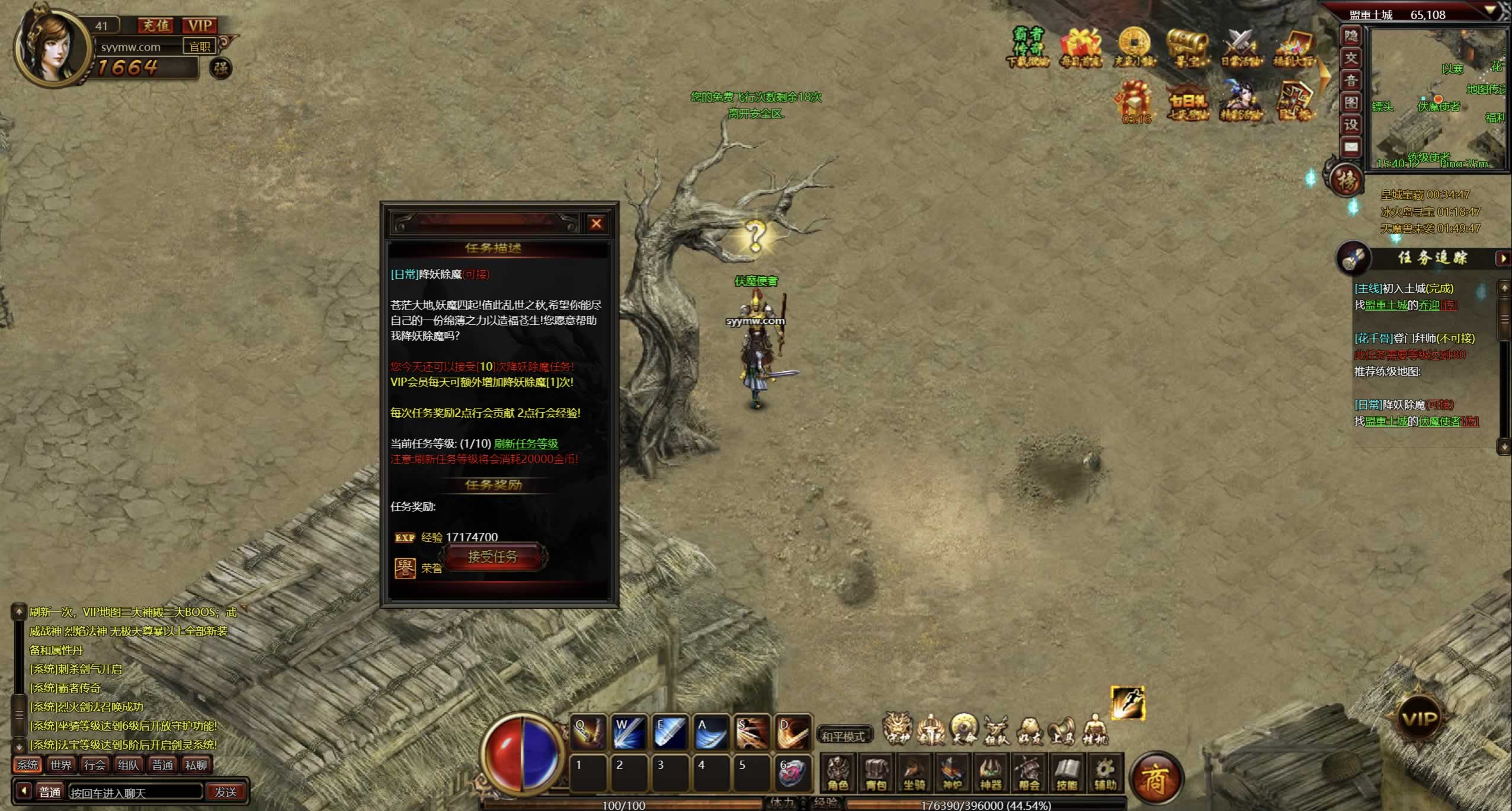
Task: Open the 充值 recharge button
Action: click(x=156, y=25)
